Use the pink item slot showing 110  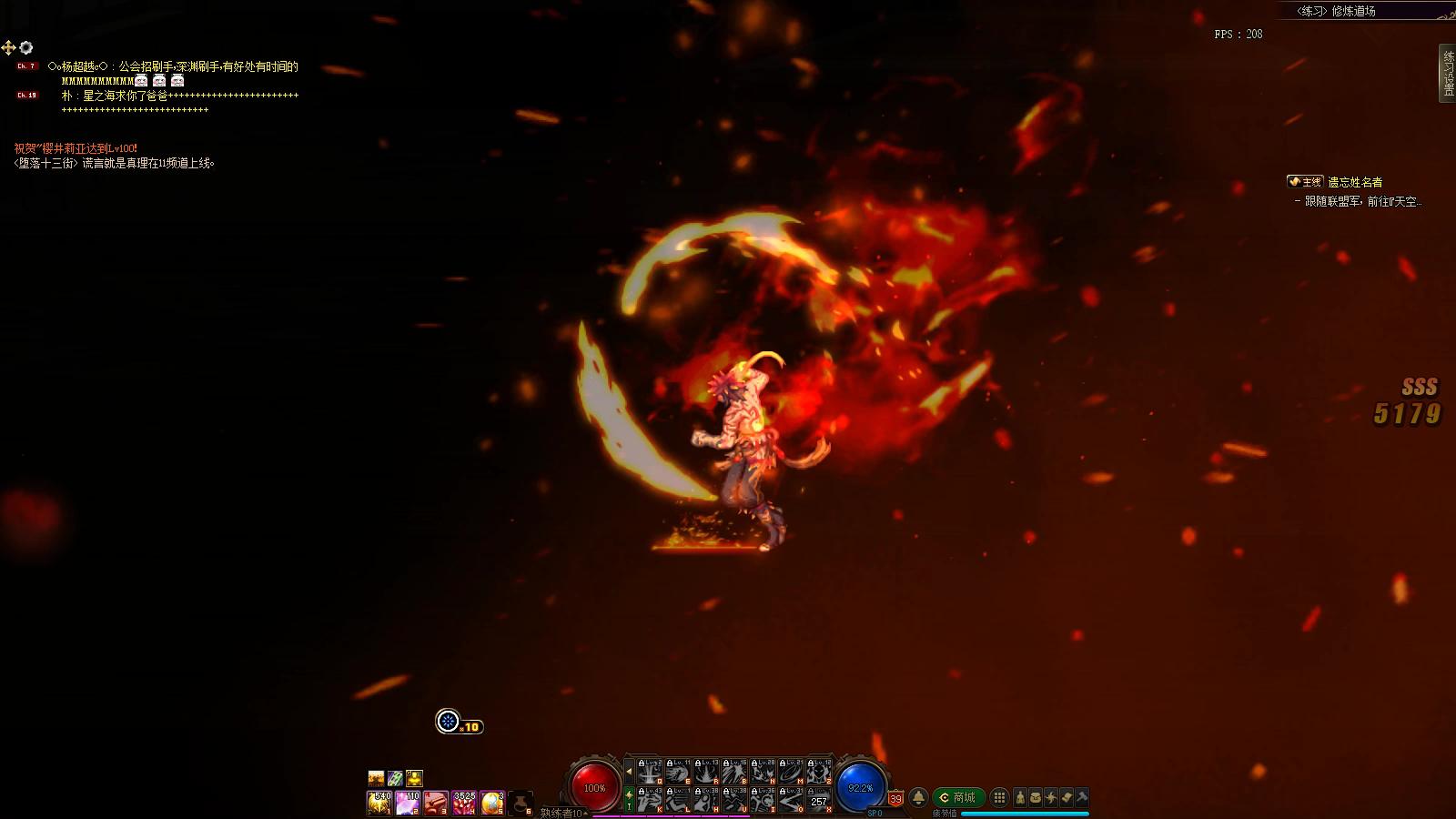408,803
